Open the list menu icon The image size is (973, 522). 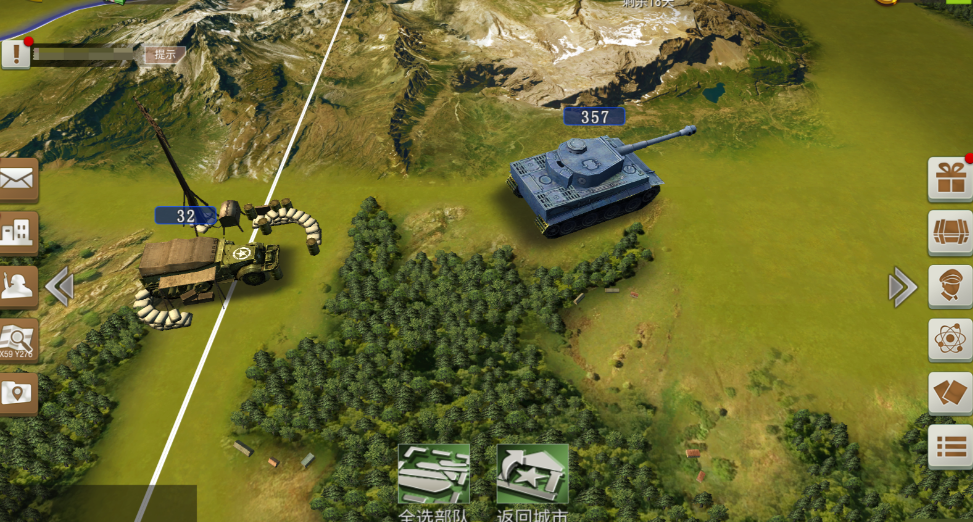[949, 446]
